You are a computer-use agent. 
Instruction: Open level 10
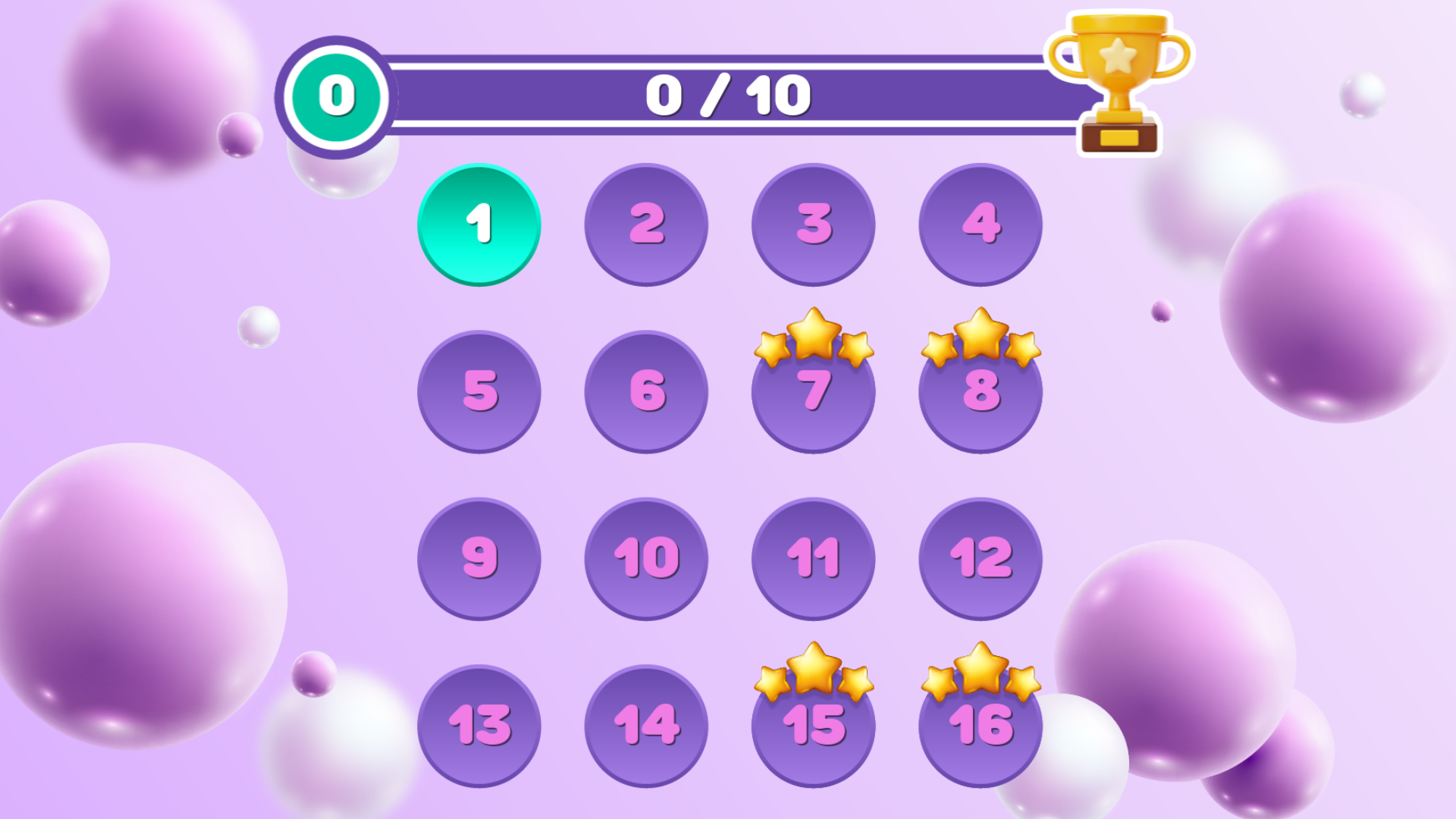[x=645, y=560]
